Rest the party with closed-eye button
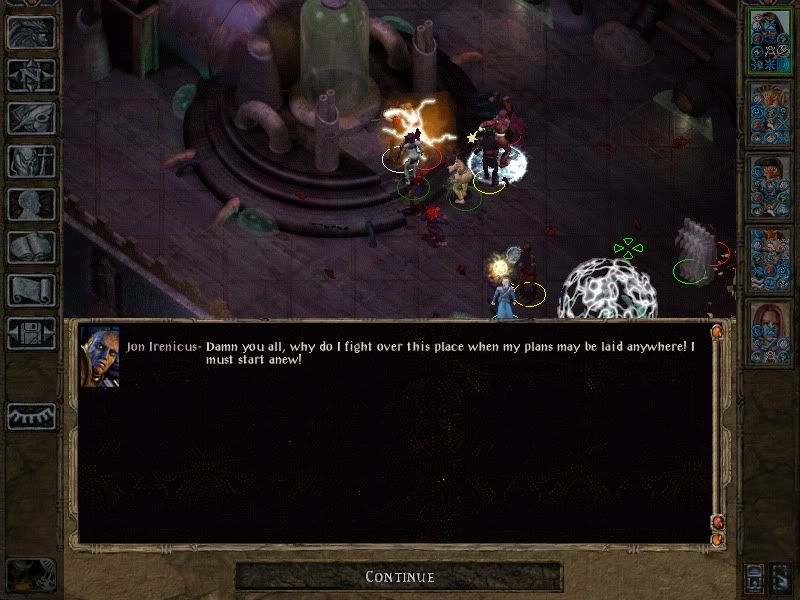Image resolution: width=800 pixels, height=600 pixels. pyautogui.click(x=31, y=415)
